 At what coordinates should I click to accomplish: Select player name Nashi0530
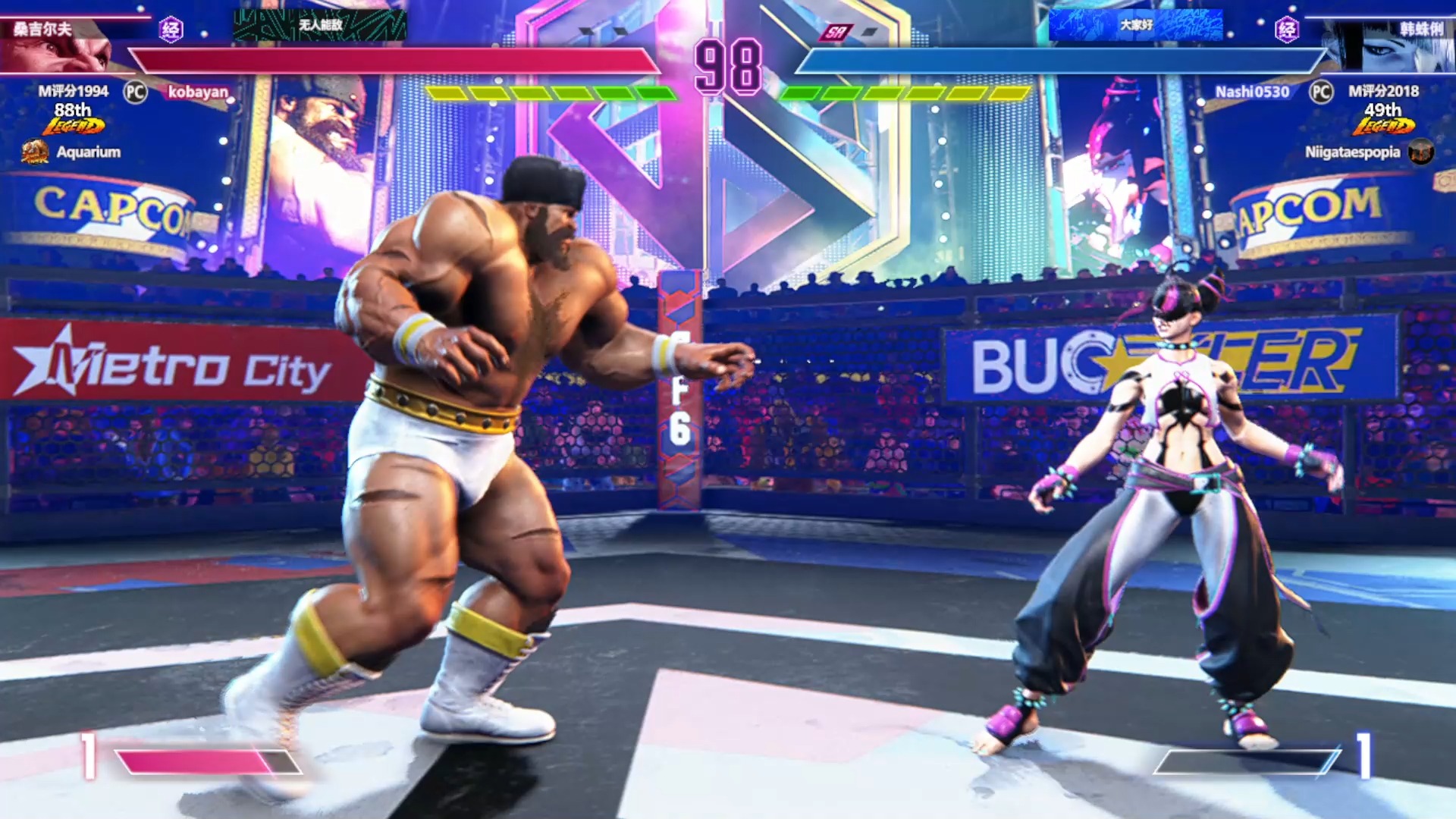(1252, 92)
